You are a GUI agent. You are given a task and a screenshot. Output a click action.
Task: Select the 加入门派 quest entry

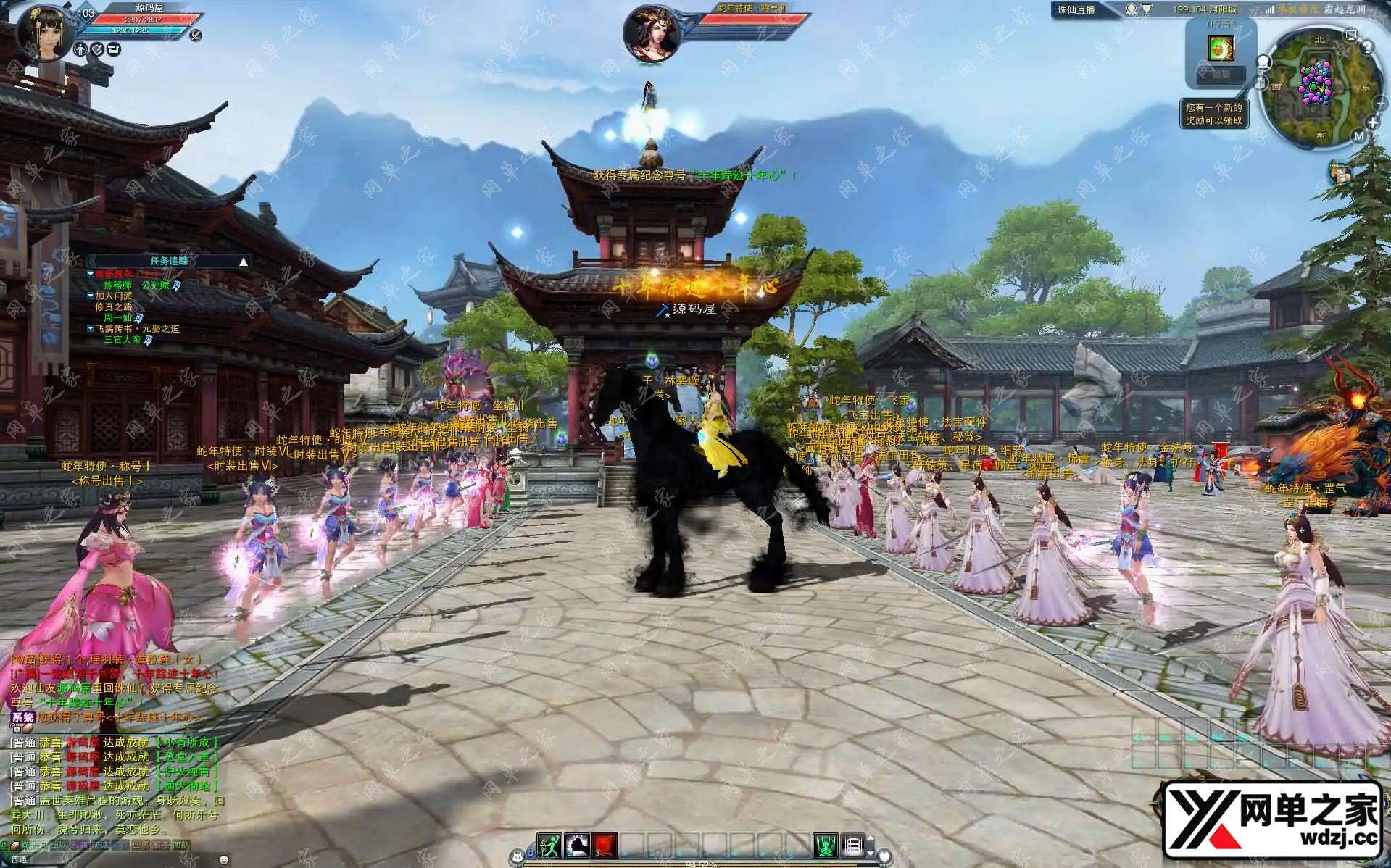click(x=113, y=296)
